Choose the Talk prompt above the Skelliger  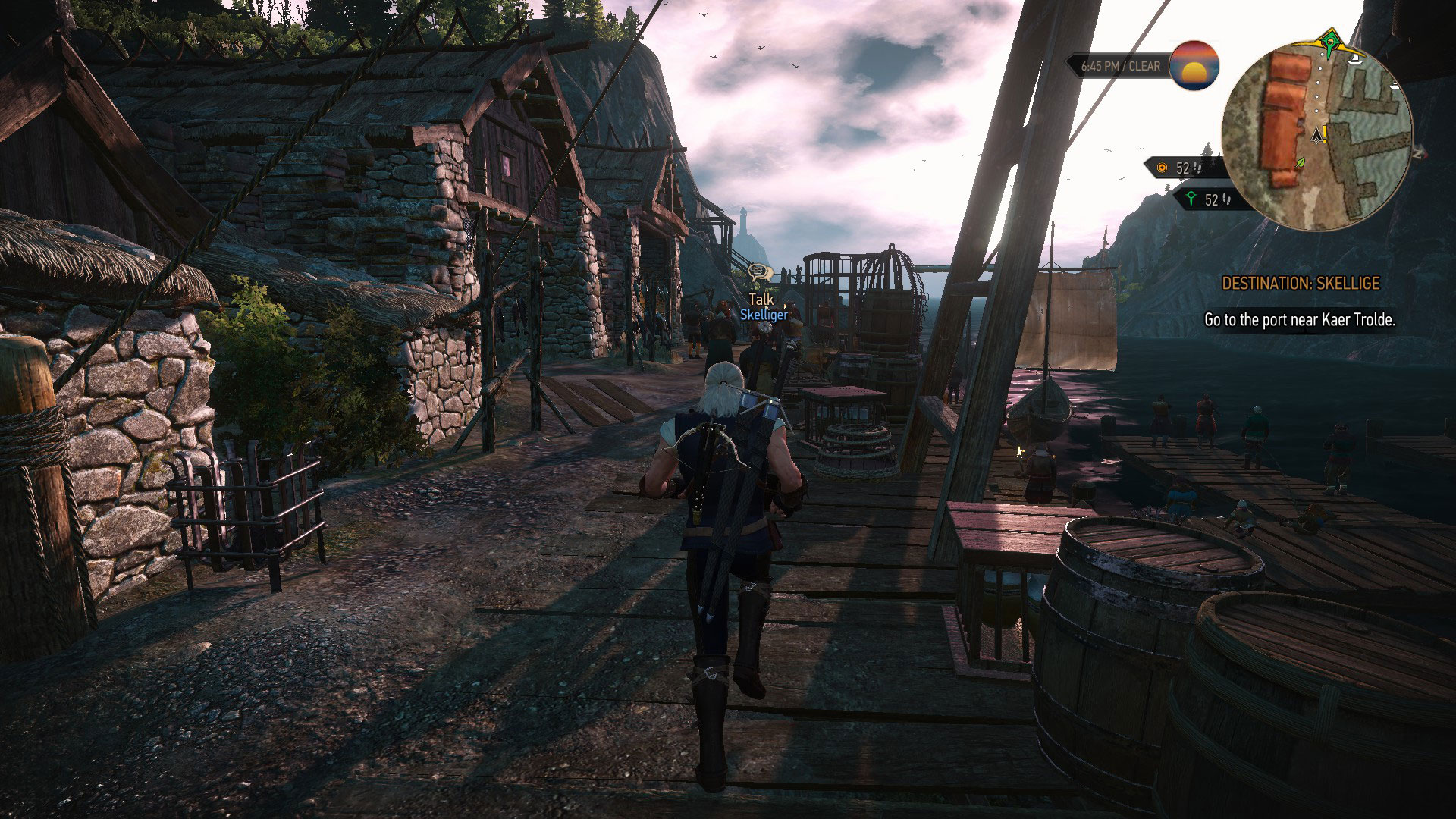(x=761, y=300)
